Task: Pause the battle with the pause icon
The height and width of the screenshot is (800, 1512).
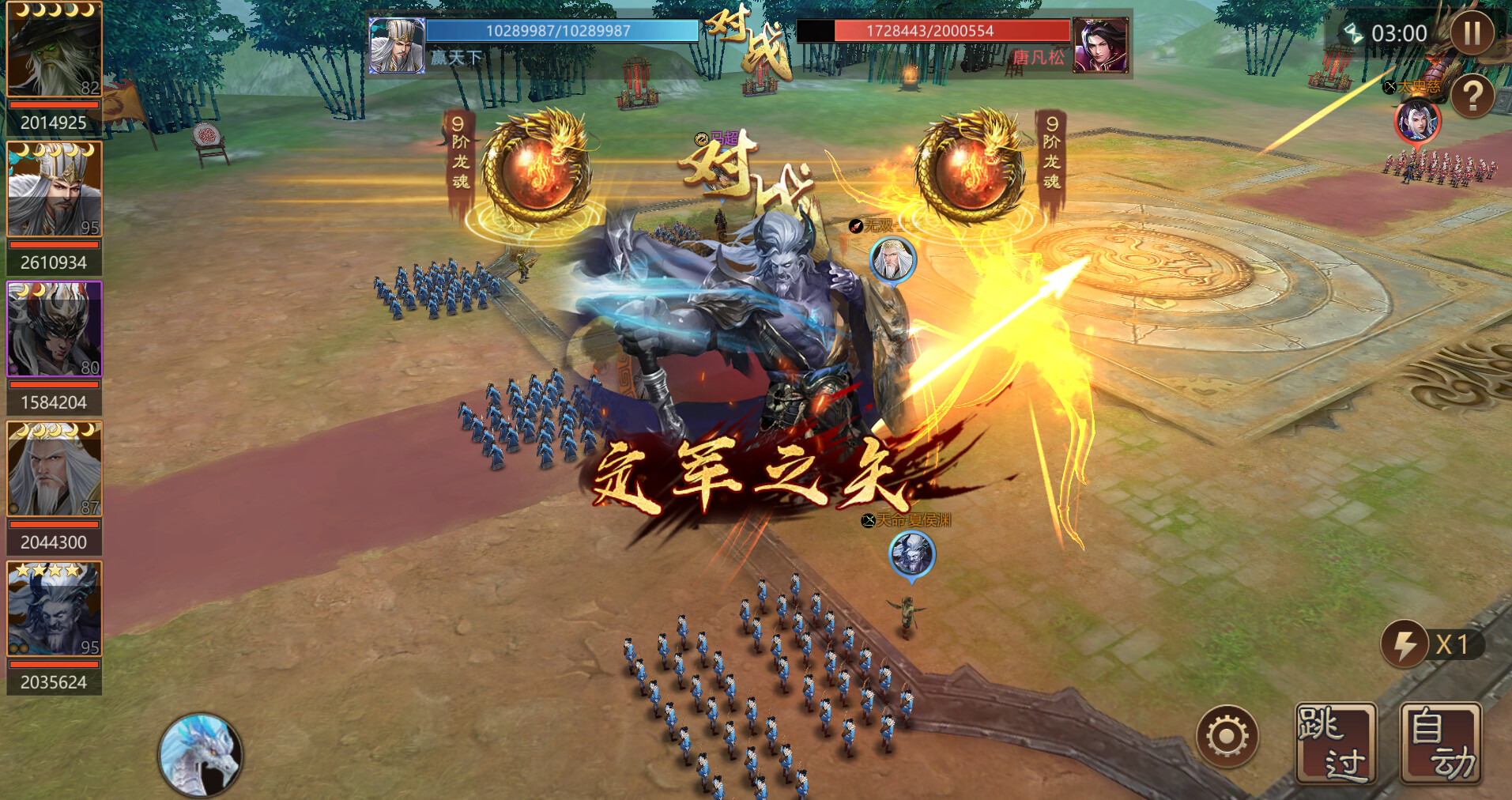Action: click(x=1472, y=33)
